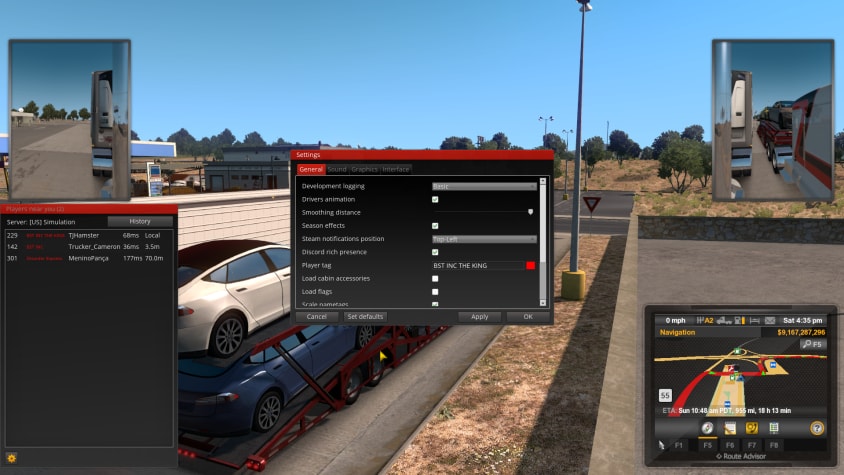Uncheck Discord rich presence

click(x=435, y=252)
